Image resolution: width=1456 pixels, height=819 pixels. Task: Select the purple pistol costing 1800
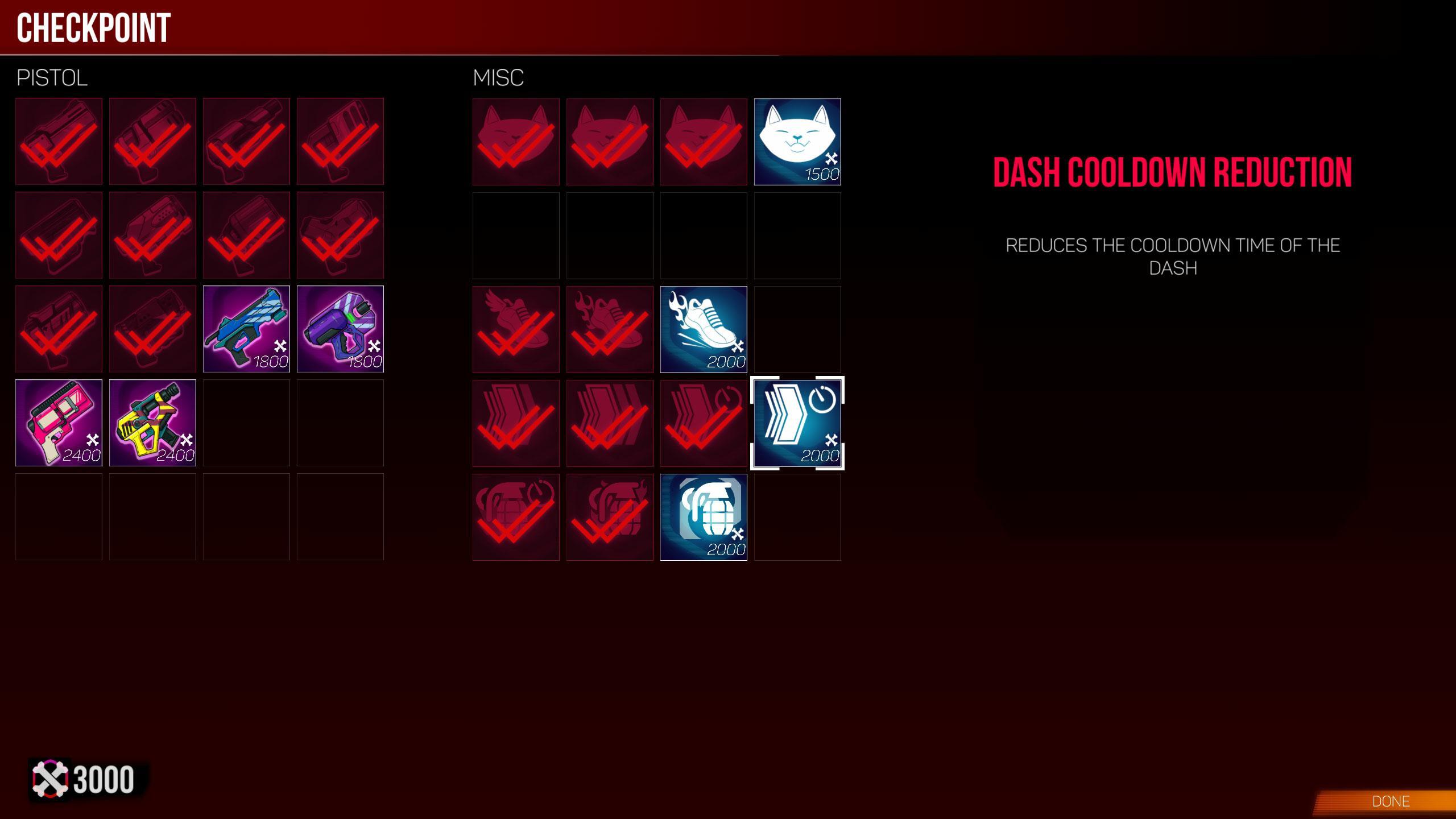(340, 328)
